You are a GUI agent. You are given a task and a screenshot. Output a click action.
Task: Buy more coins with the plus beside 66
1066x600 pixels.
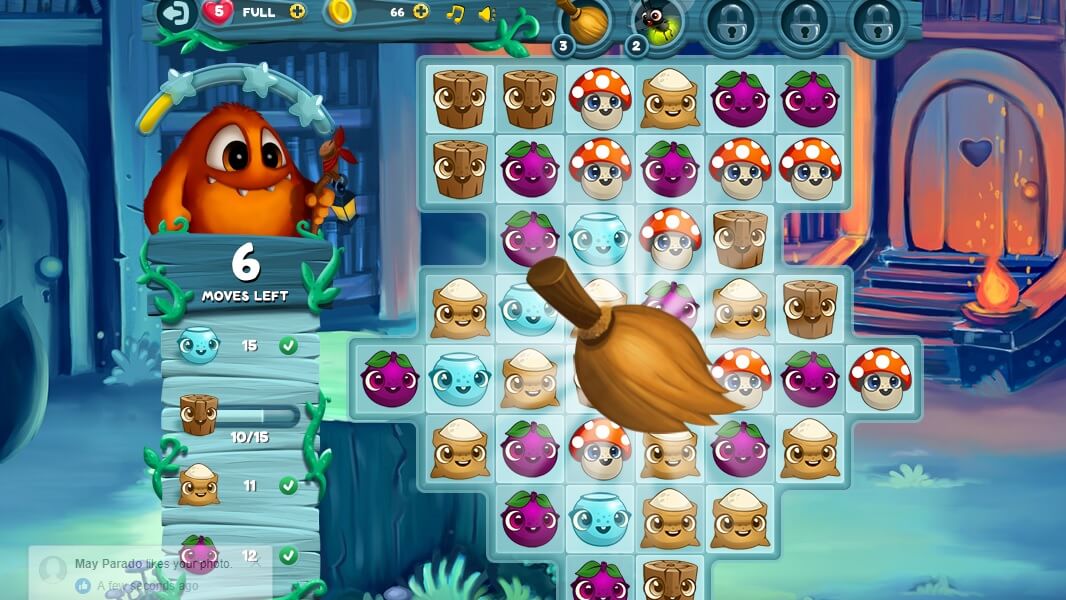point(421,12)
